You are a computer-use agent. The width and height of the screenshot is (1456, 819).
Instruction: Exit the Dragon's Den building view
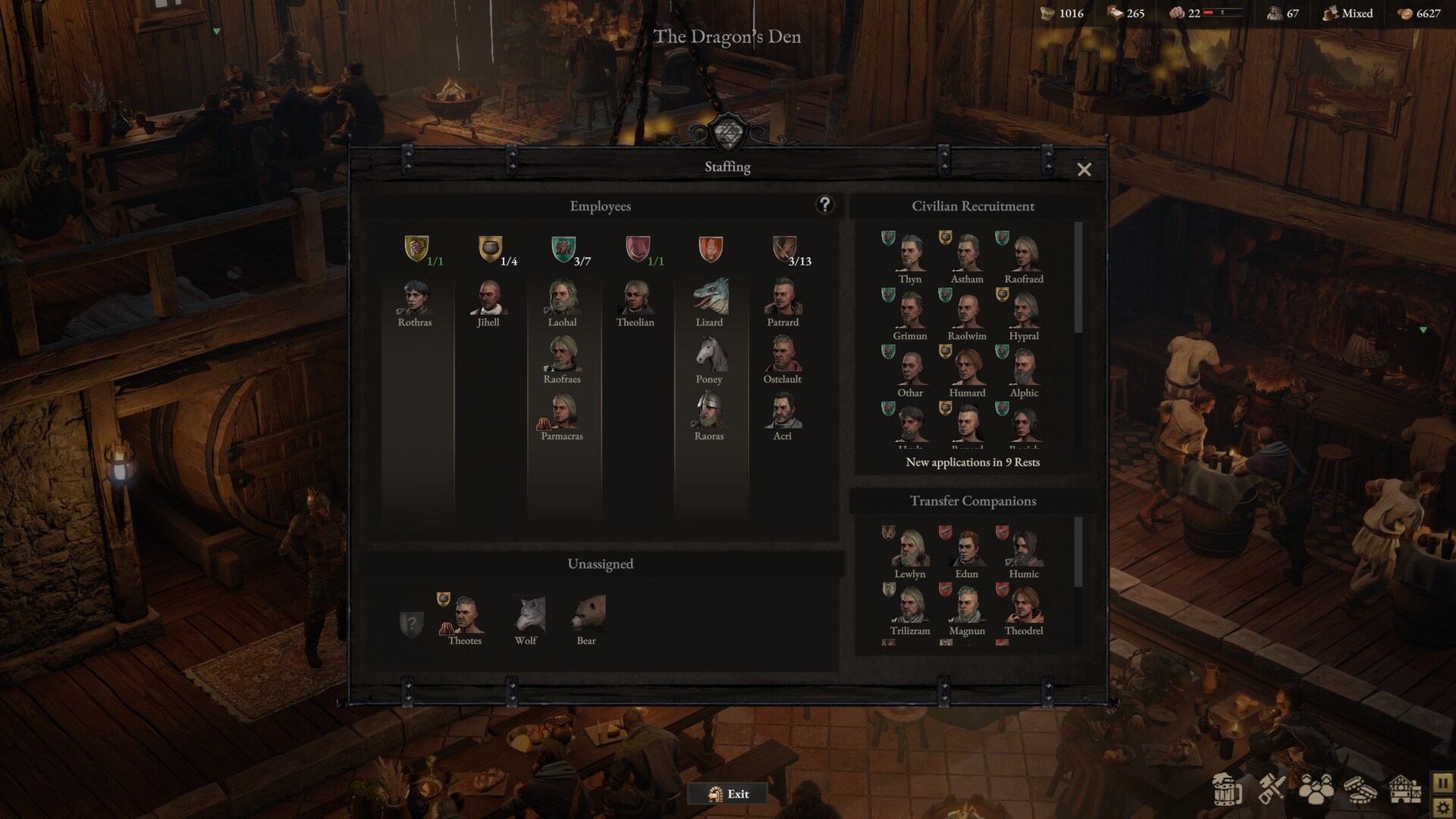(728, 794)
